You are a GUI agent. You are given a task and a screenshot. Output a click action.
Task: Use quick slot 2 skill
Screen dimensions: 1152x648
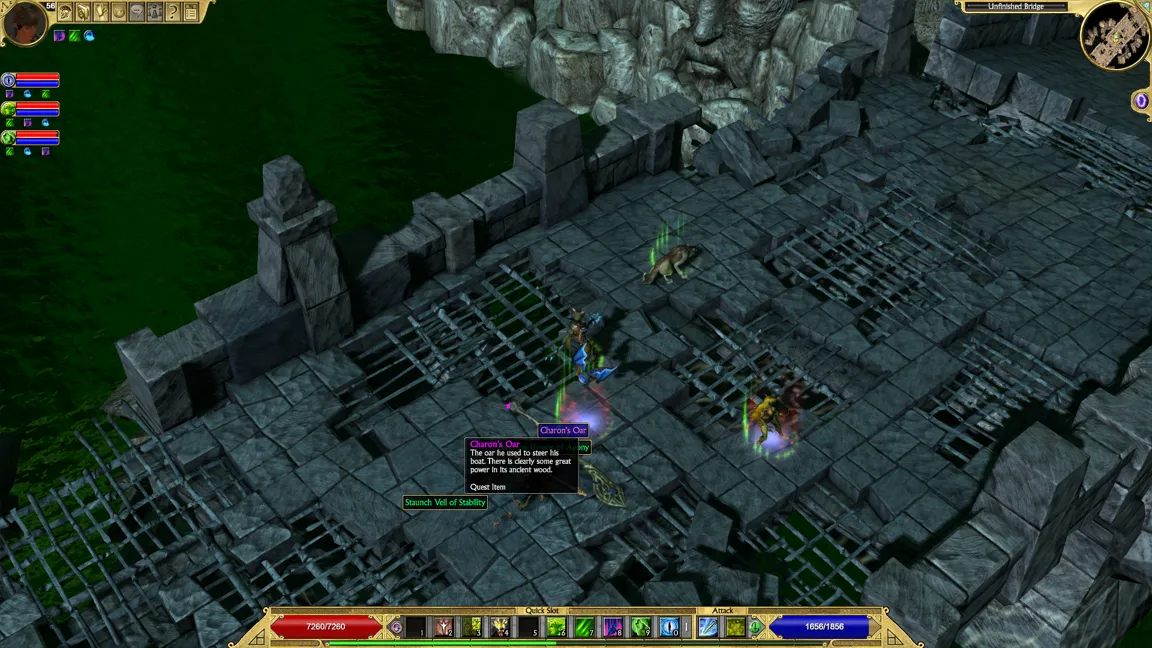coord(443,627)
